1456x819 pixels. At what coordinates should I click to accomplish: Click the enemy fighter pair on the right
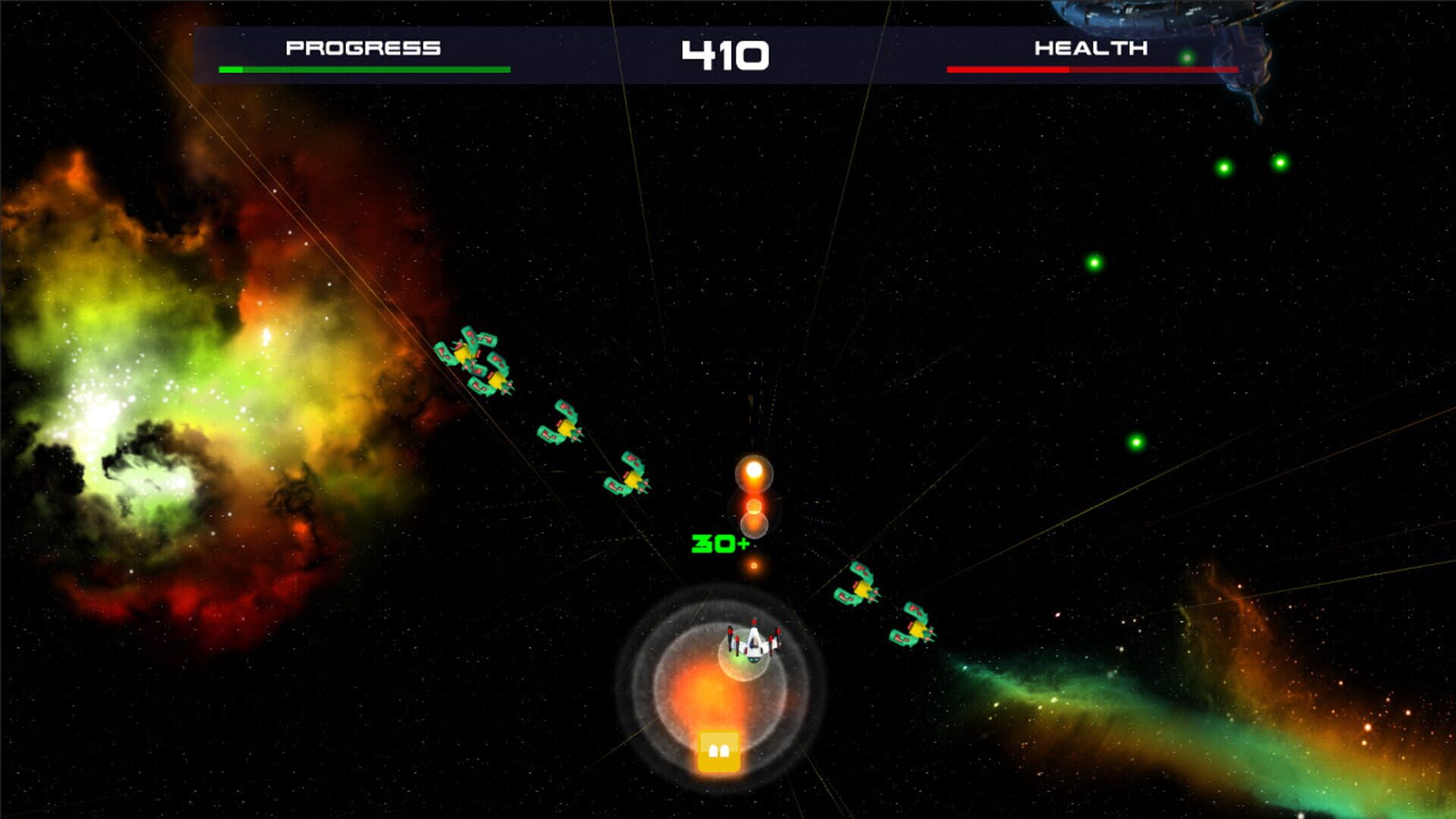click(887, 607)
